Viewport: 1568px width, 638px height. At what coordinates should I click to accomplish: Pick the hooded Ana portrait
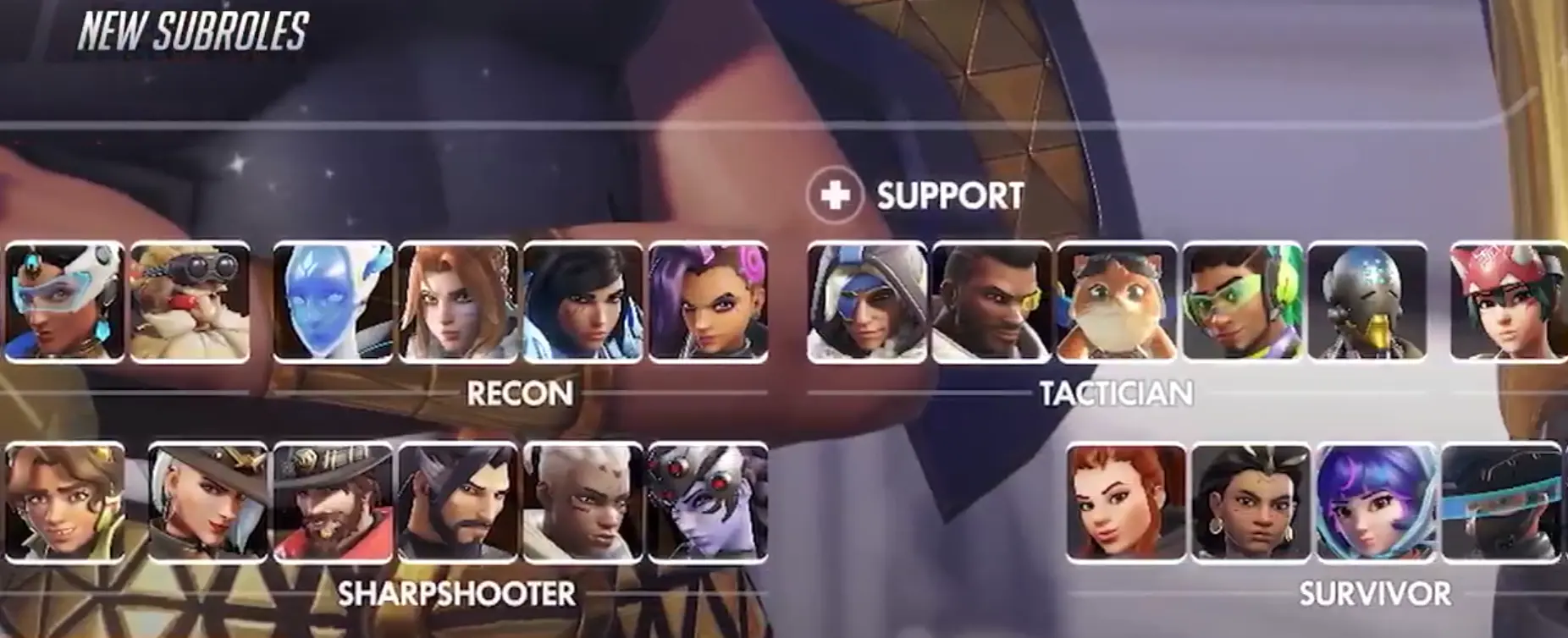tap(866, 302)
